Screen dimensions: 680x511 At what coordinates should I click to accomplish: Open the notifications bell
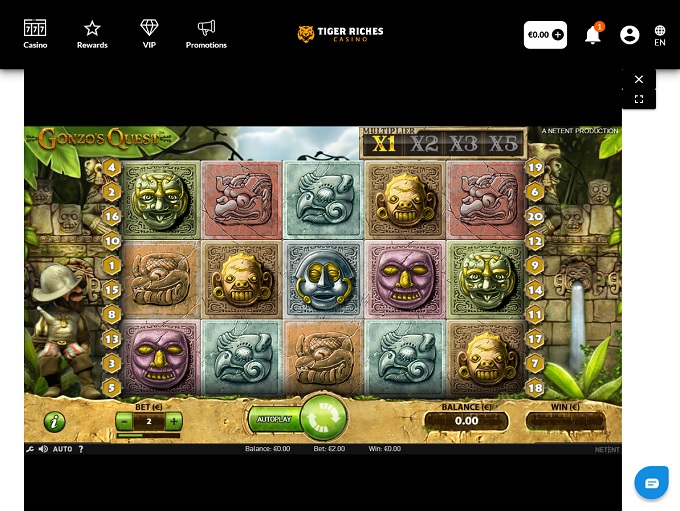click(593, 35)
